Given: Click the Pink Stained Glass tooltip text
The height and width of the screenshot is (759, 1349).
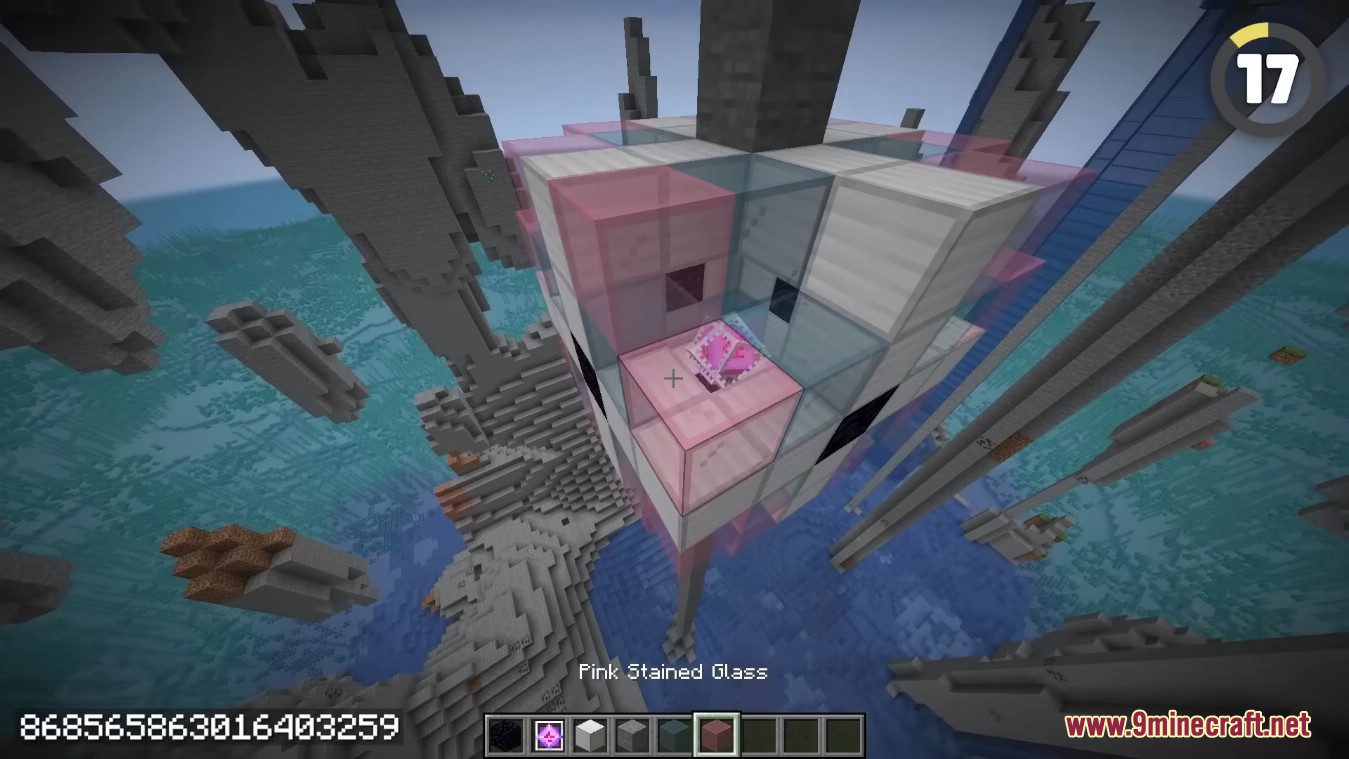Looking at the screenshot, I should tap(674, 672).
